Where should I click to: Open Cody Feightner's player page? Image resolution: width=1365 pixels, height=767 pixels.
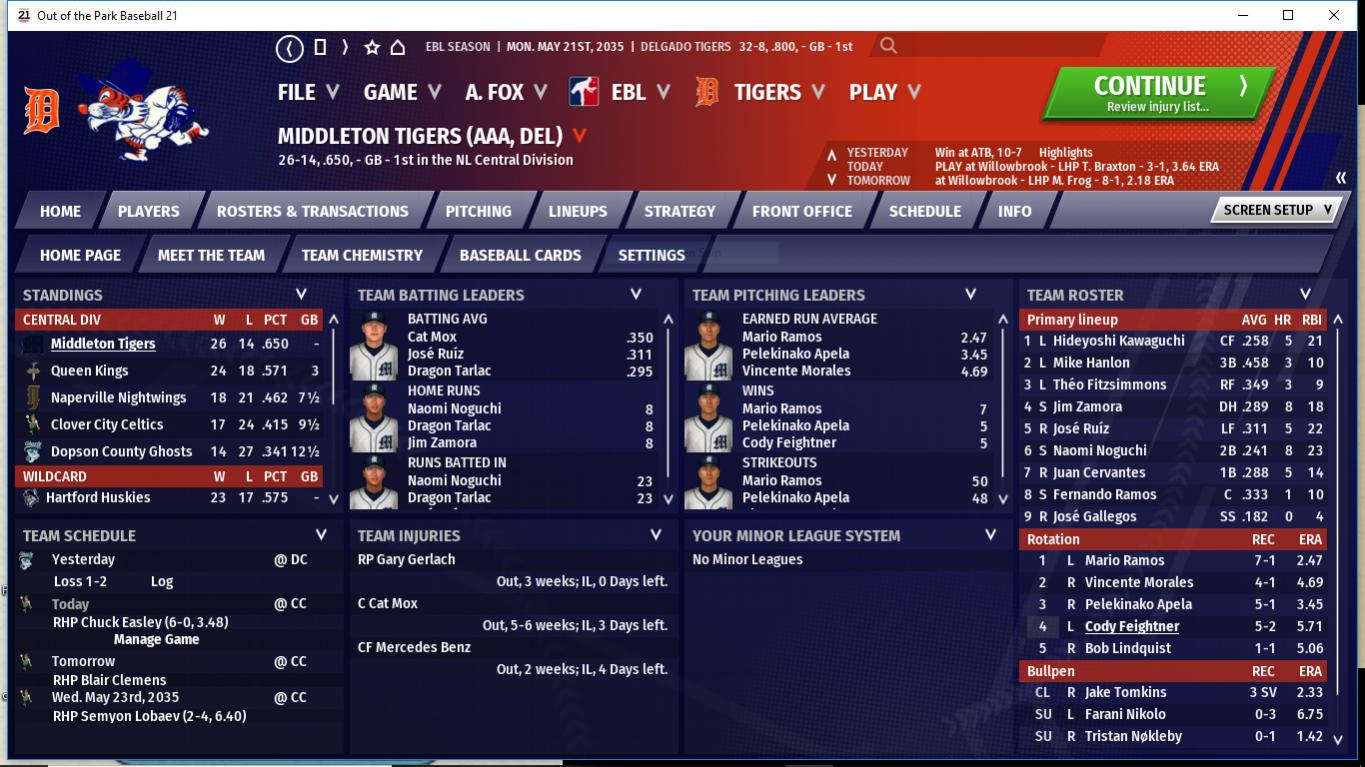tap(1132, 627)
